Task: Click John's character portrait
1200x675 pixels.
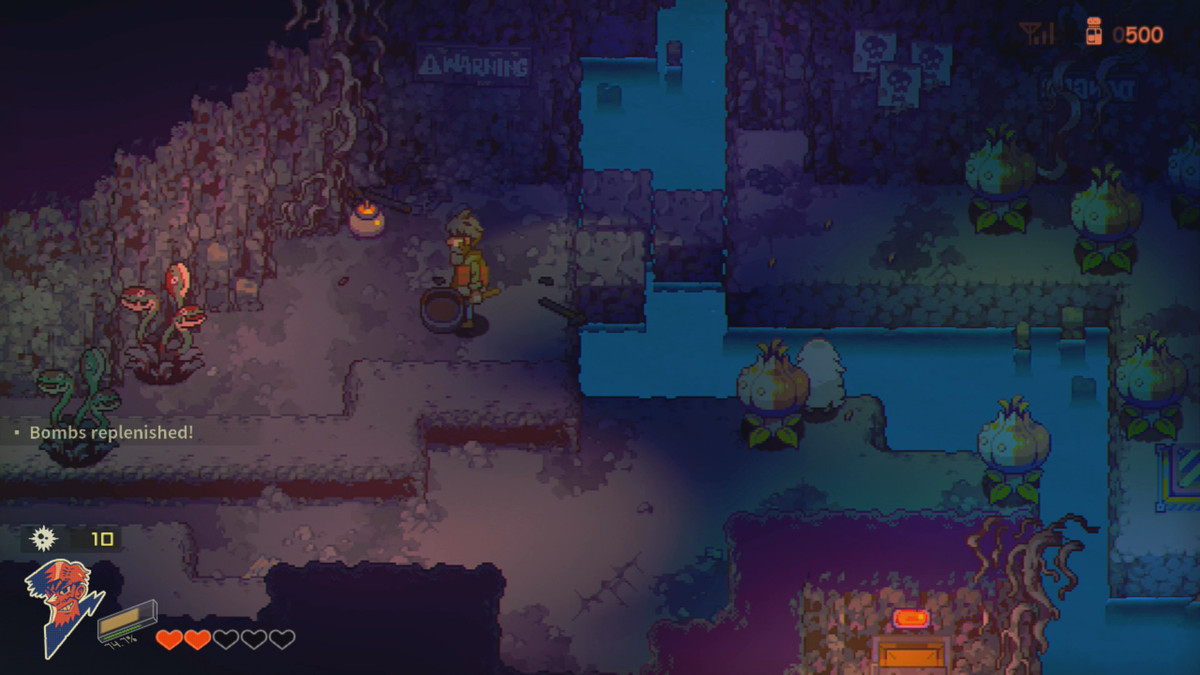Action: pyautogui.click(x=63, y=605)
